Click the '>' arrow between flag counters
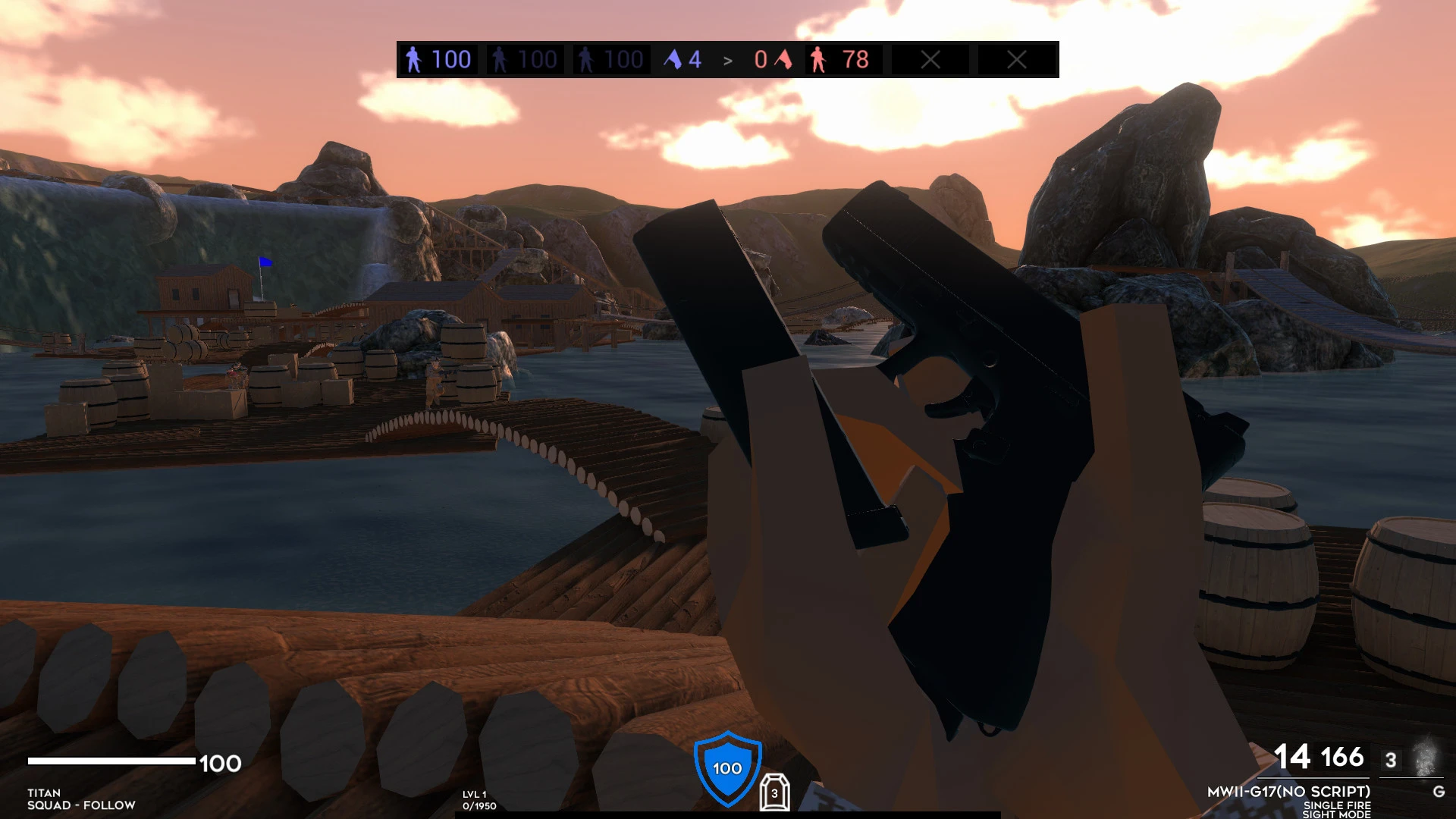This screenshot has height=819, width=1456. [x=730, y=58]
